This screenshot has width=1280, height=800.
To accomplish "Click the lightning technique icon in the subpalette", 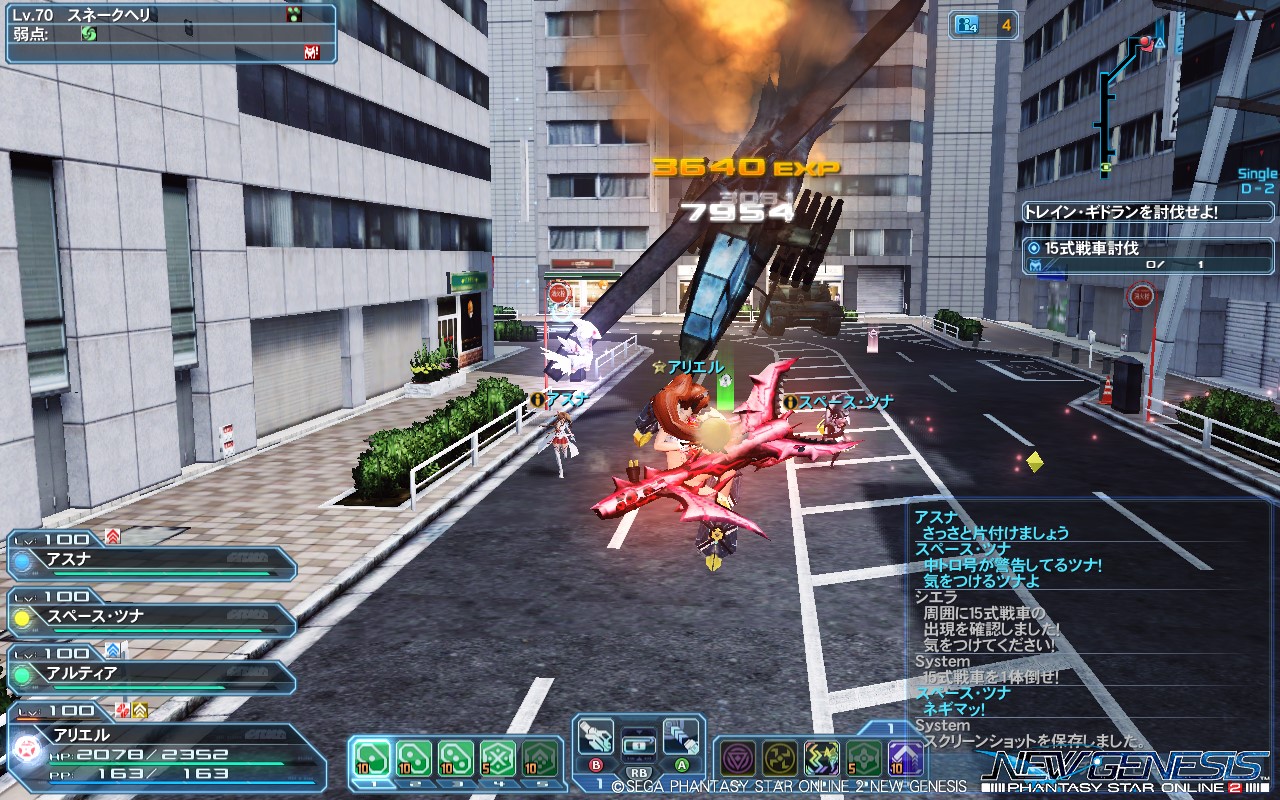I will (821, 759).
